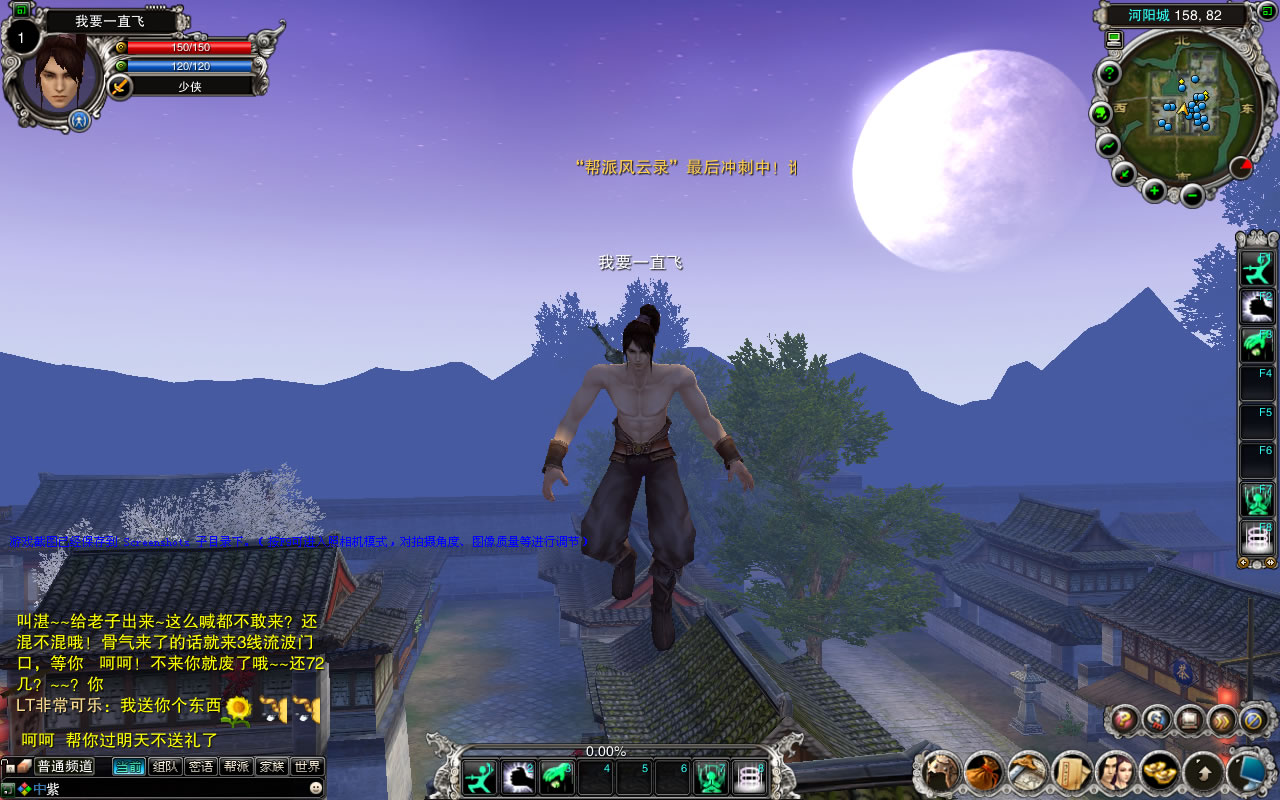The width and height of the screenshot is (1280, 800).
Task: Zoom in the minimap with plus button
Action: 1154,190
